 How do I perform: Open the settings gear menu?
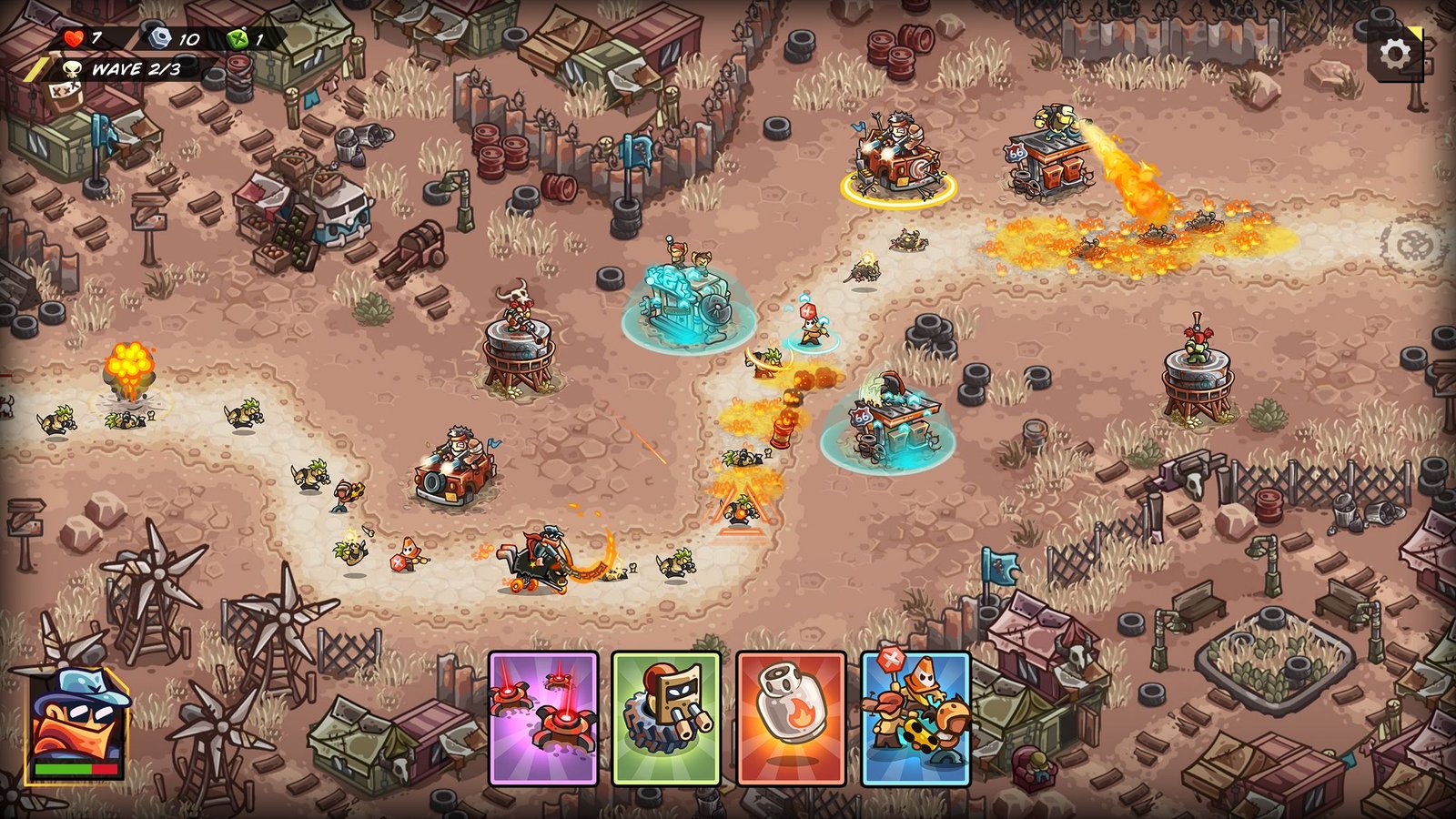[1395, 55]
